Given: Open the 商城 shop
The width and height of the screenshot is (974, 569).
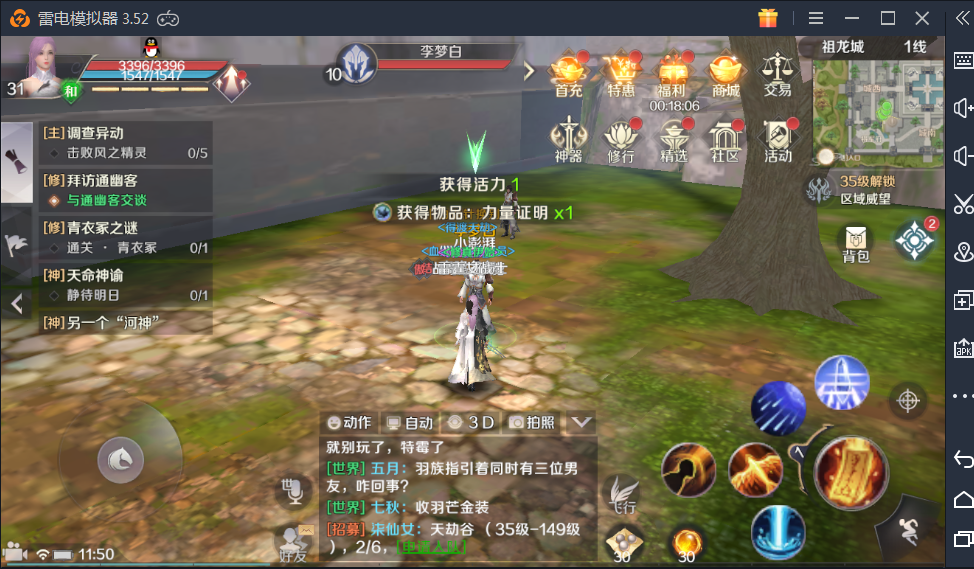Looking at the screenshot, I should (725, 74).
